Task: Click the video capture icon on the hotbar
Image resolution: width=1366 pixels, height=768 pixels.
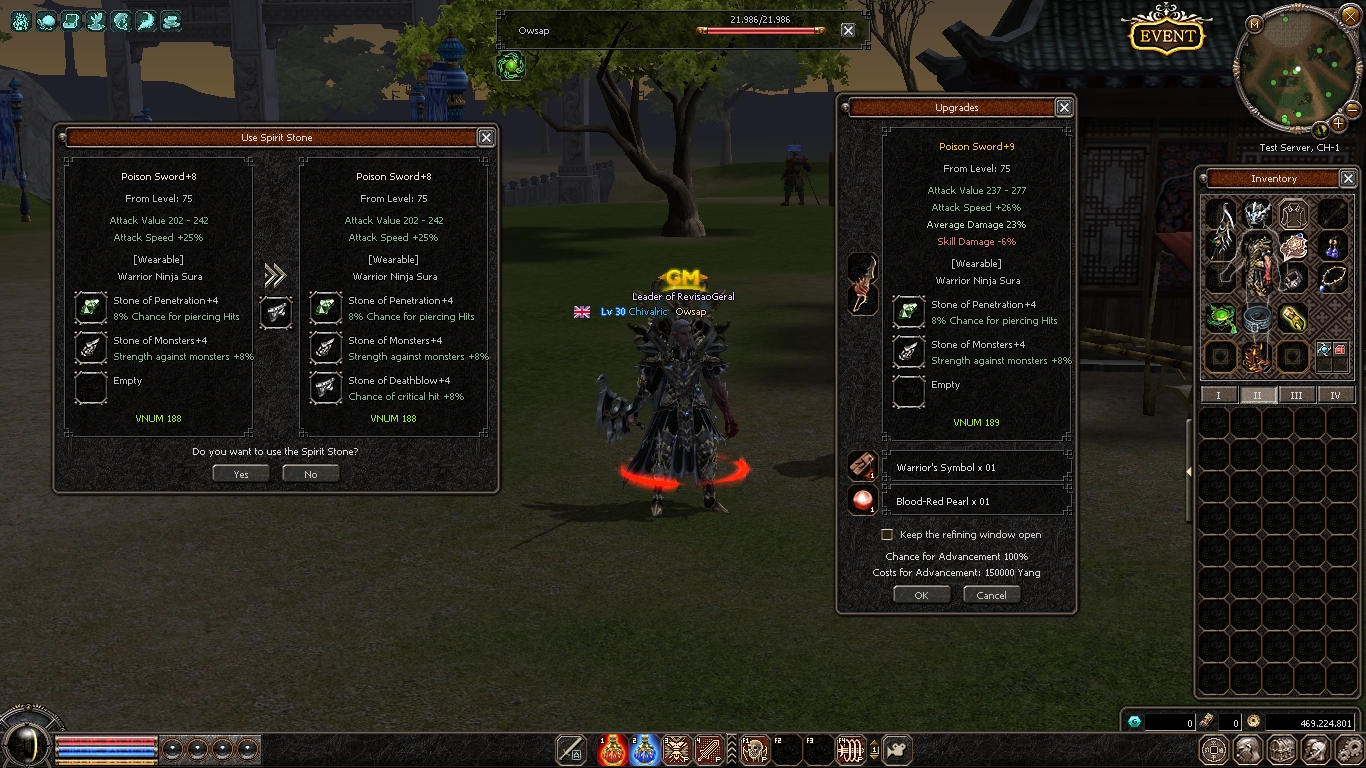Action: tap(897, 749)
